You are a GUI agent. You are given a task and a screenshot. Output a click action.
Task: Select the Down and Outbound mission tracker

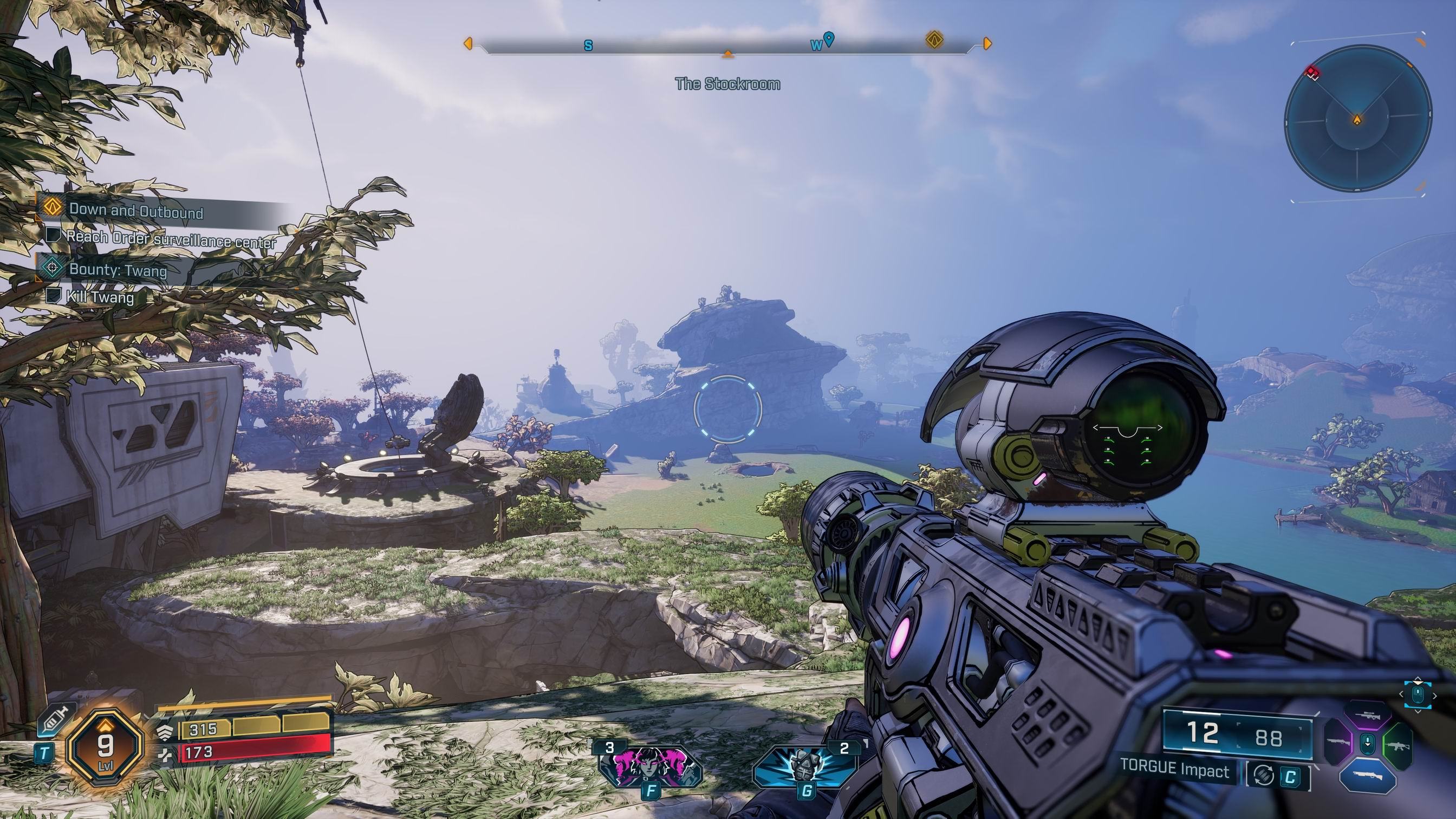[x=135, y=211]
